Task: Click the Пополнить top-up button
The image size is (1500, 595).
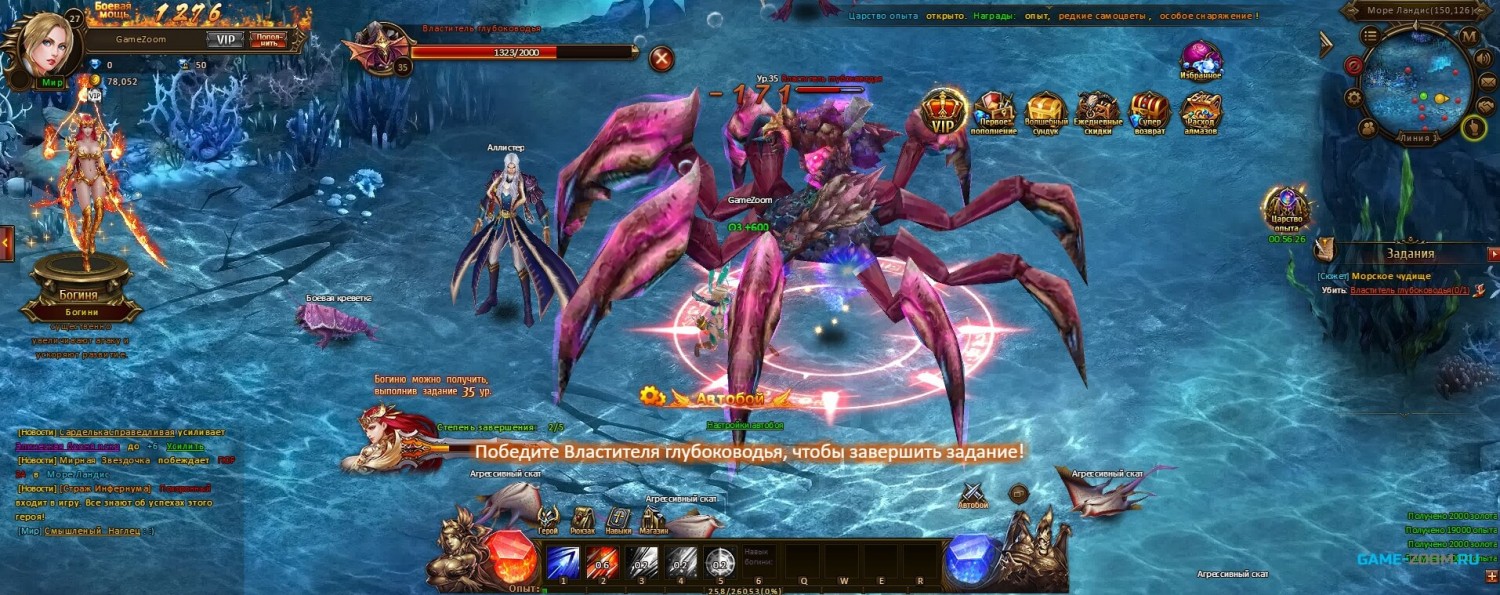Action: click(x=267, y=40)
